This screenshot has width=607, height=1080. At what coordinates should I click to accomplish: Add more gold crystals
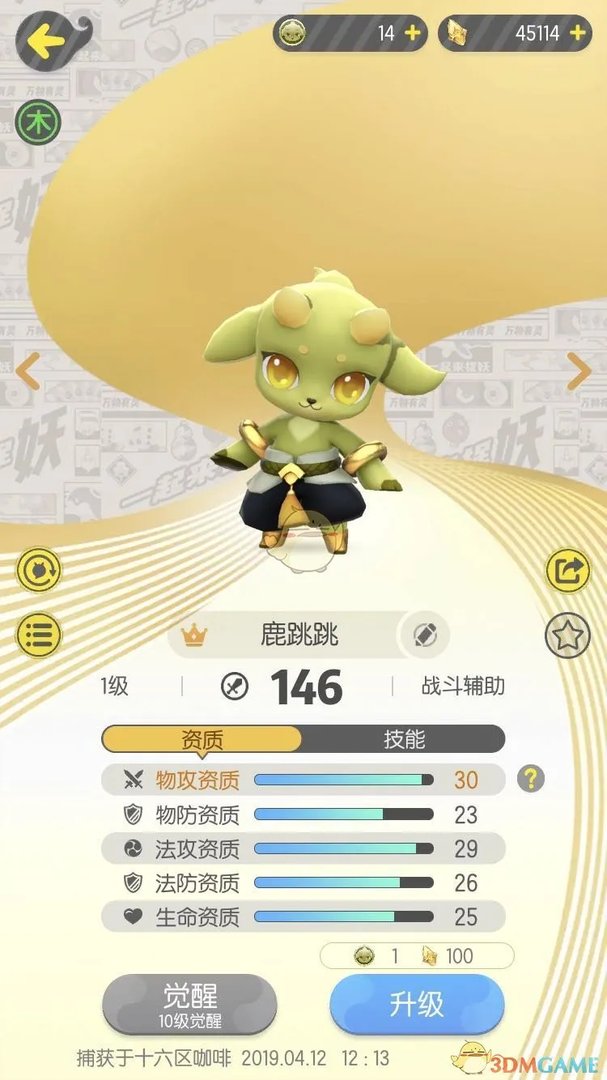point(577,33)
